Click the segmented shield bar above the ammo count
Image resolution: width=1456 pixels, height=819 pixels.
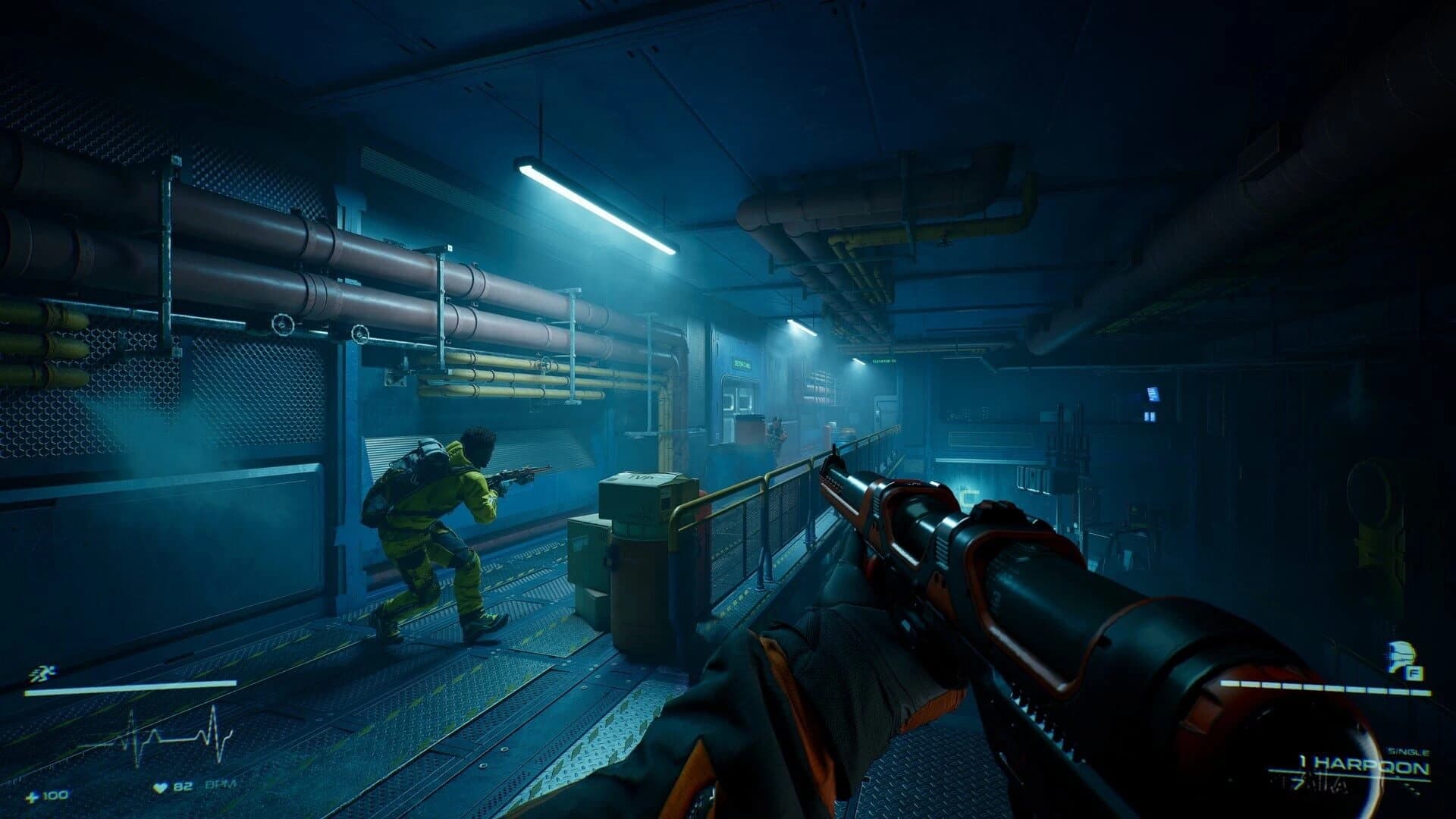pos(1326,686)
